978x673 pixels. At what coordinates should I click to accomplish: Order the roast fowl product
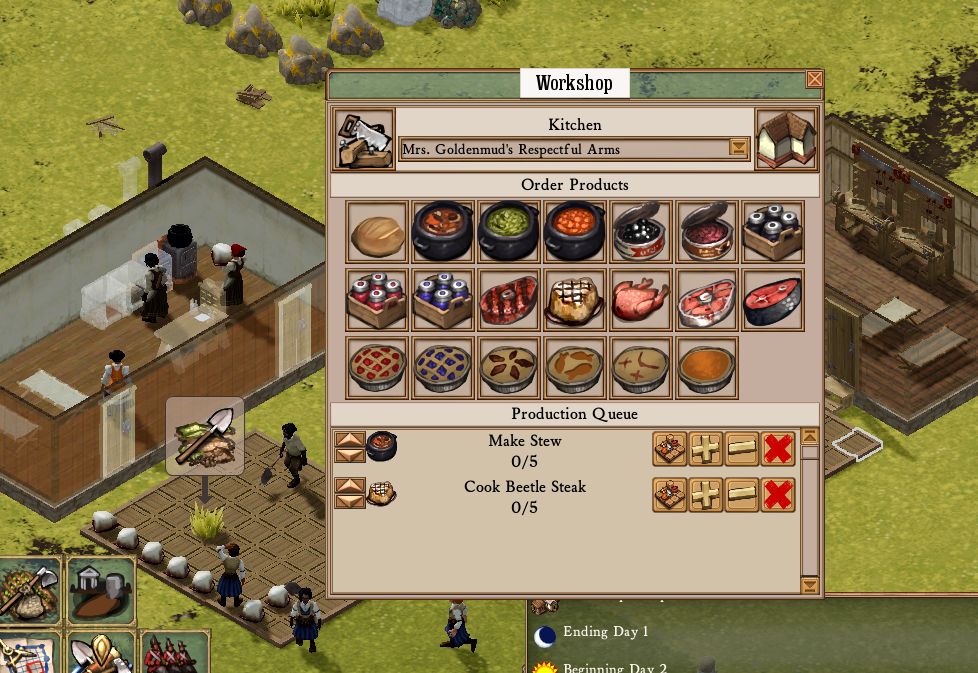(640, 300)
